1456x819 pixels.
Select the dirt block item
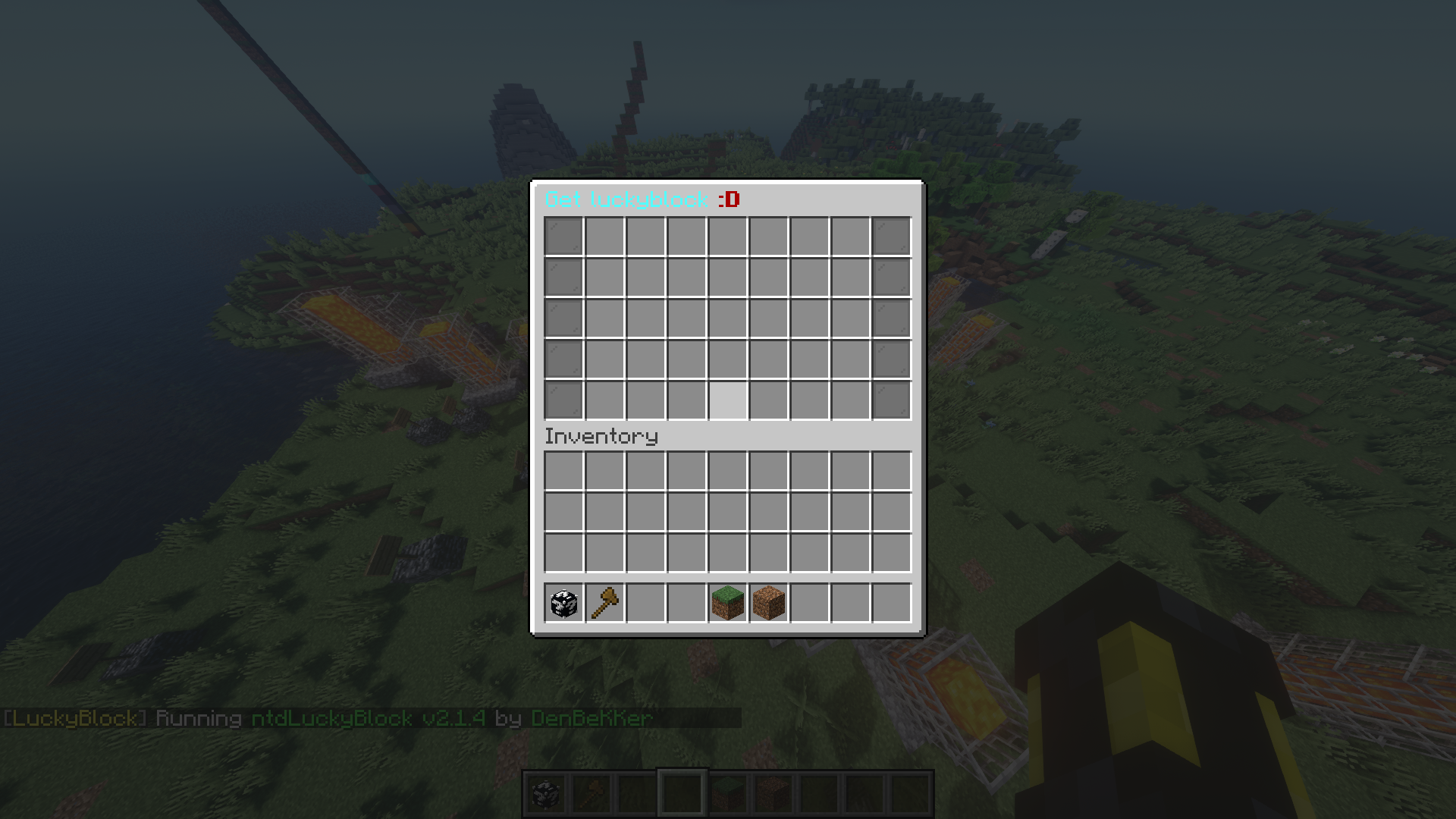pos(768,602)
